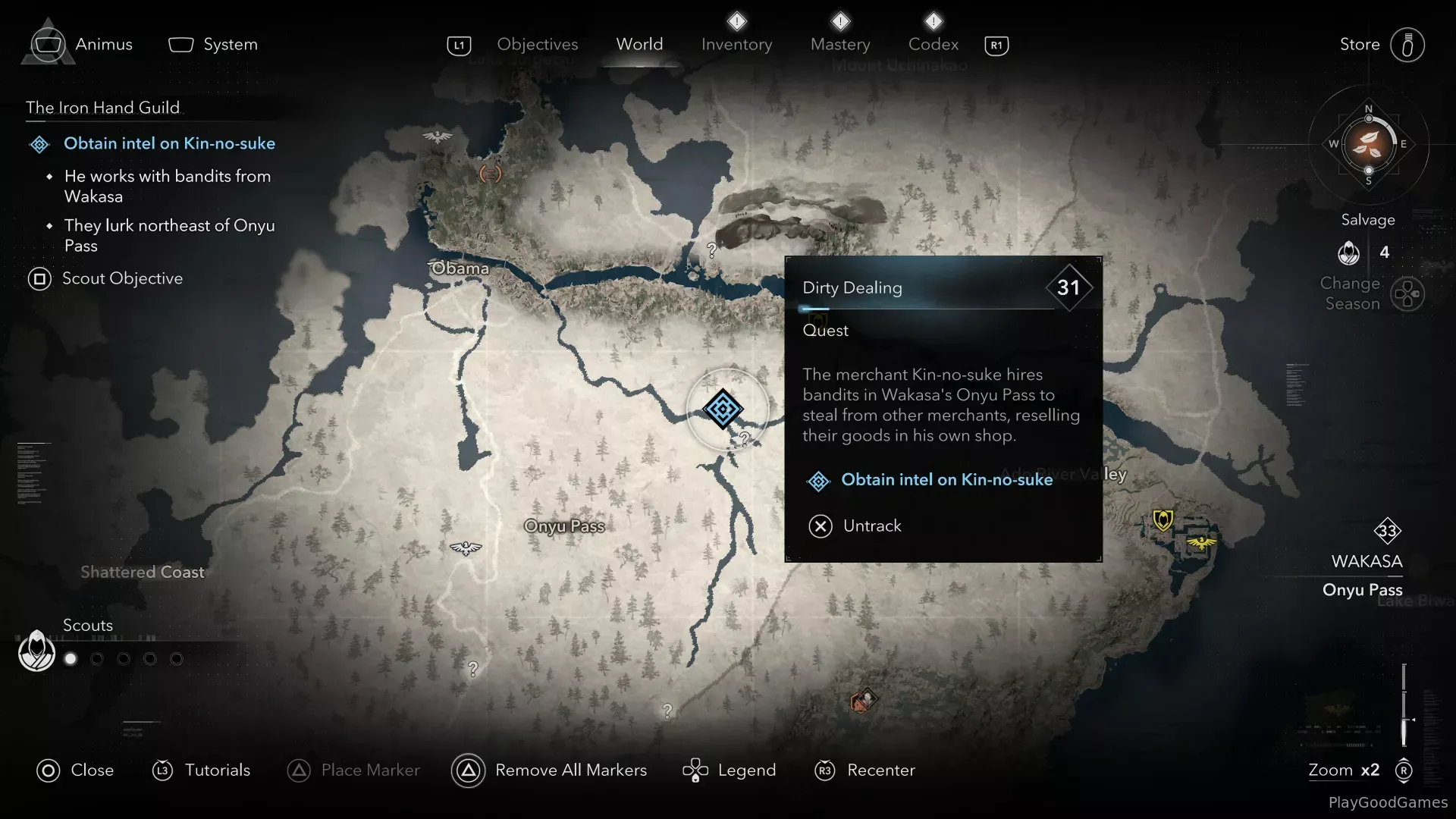Recenter the map view
This screenshot has width=1456, height=819.
pos(864,770)
